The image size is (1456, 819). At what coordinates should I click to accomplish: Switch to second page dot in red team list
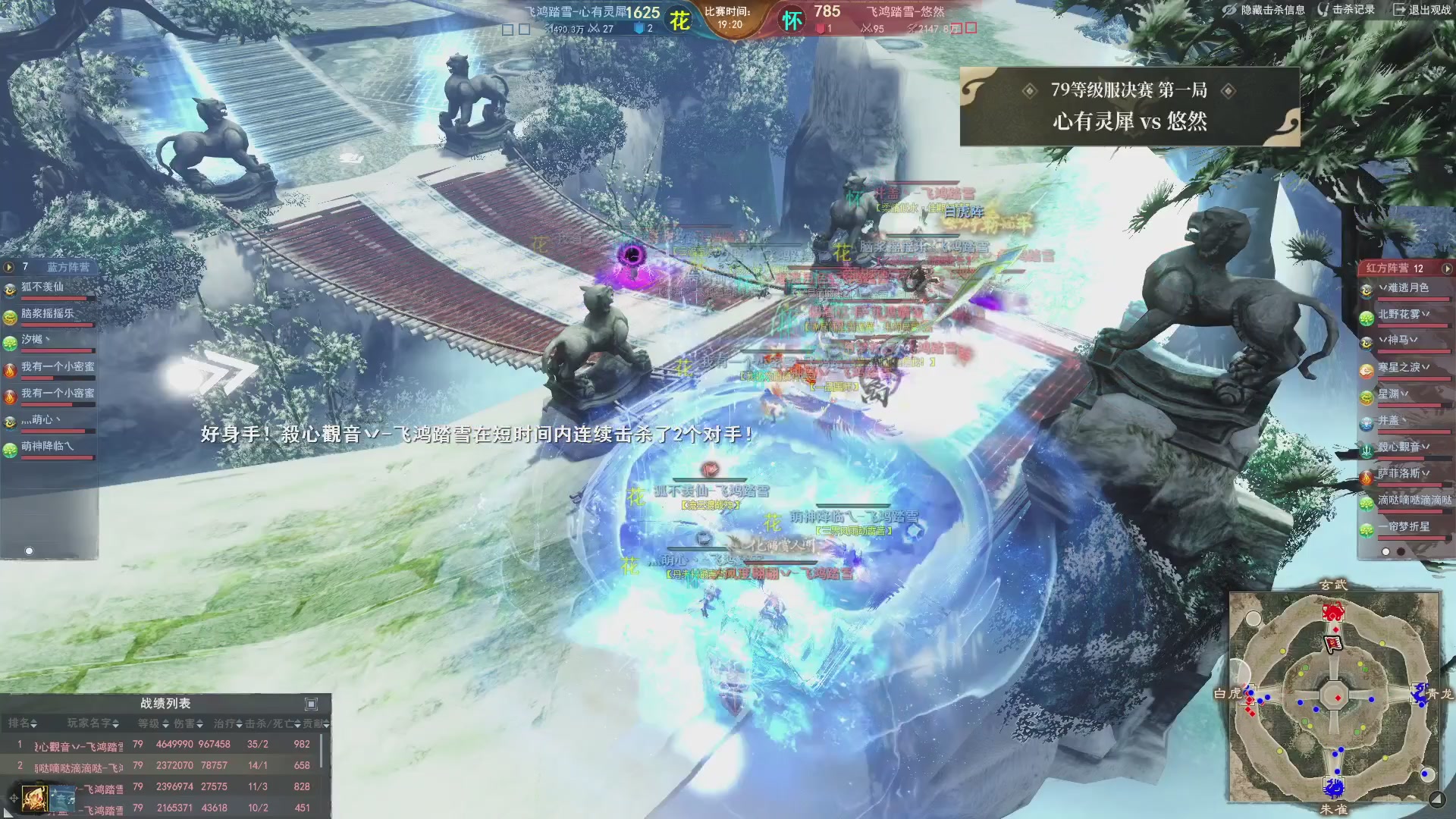[x=1401, y=551]
